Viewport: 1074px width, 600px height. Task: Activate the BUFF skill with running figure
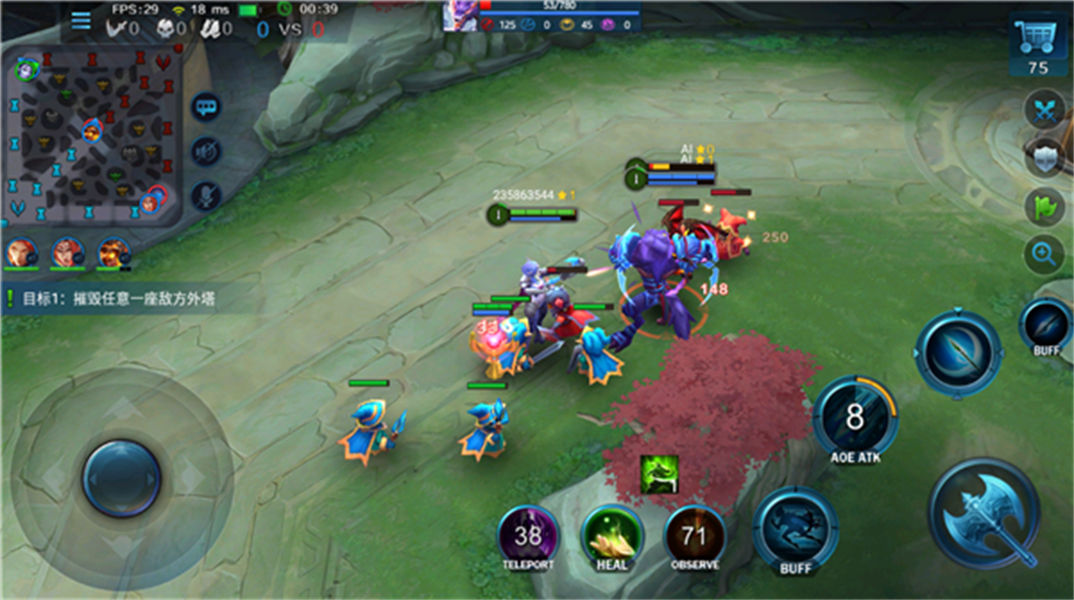(795, 526)
